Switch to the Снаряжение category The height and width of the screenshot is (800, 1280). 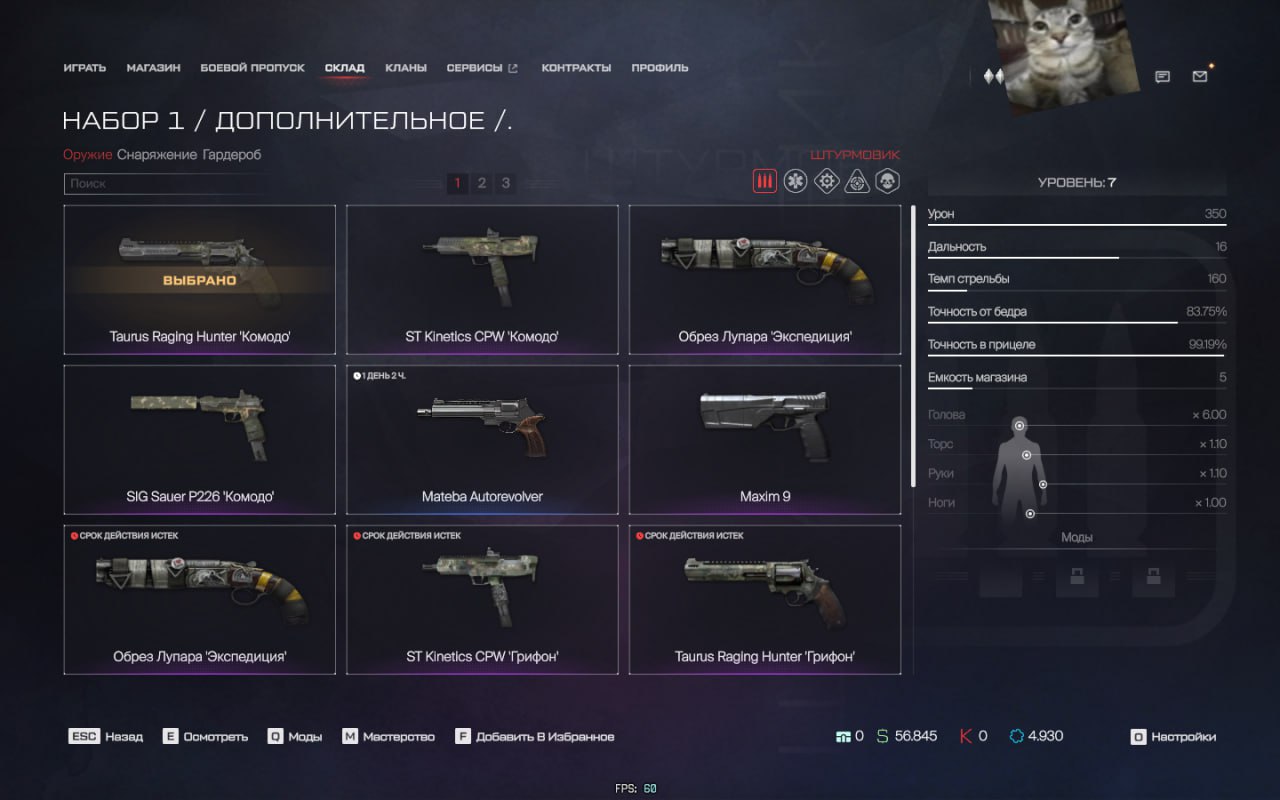pyautogui.click(x=157, y=155)
